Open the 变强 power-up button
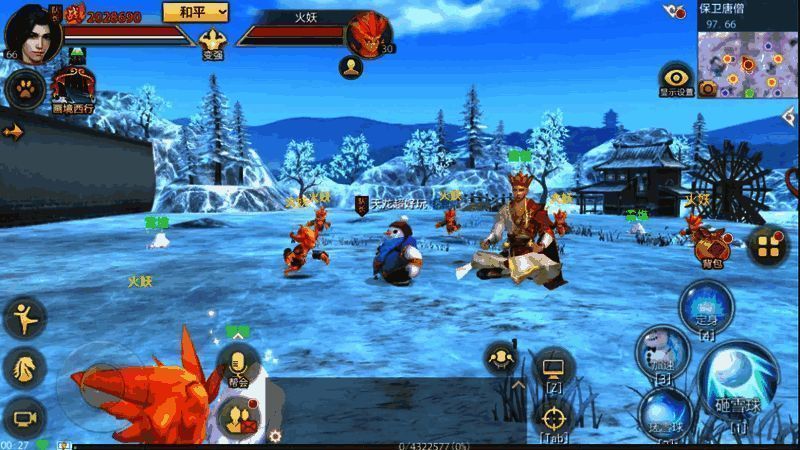 pos(212,43)
